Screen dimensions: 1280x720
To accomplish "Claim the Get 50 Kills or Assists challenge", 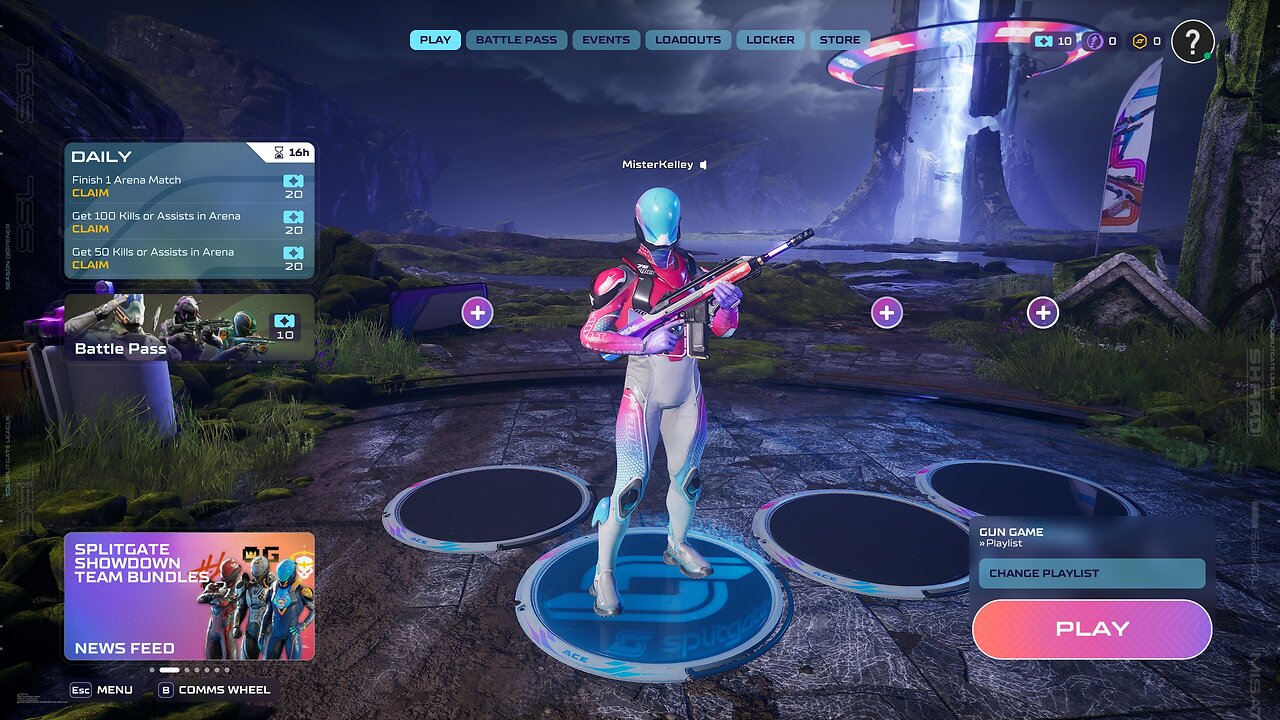I will tap(91, 265).
